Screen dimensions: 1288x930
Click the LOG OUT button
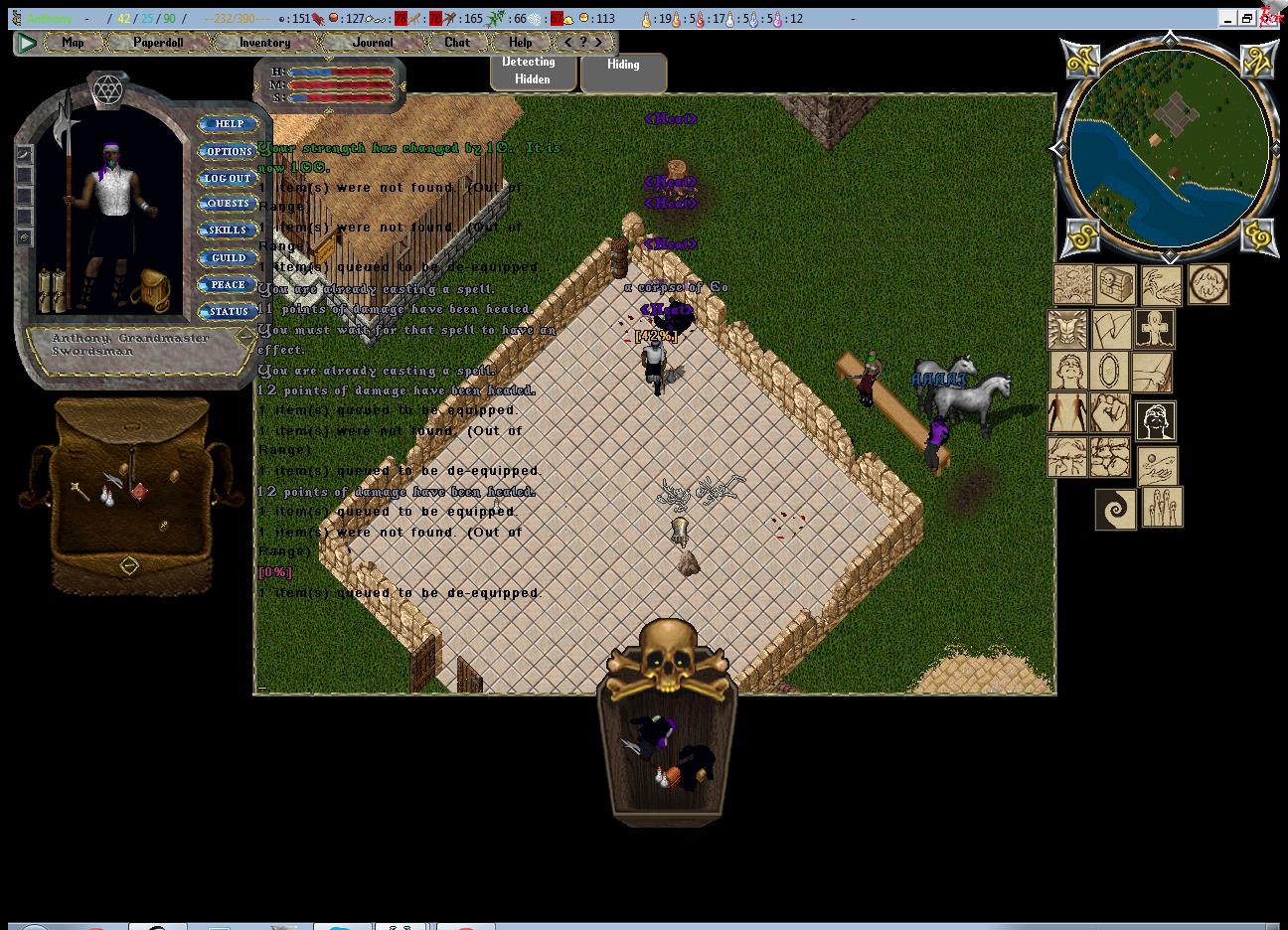(229, 178)
